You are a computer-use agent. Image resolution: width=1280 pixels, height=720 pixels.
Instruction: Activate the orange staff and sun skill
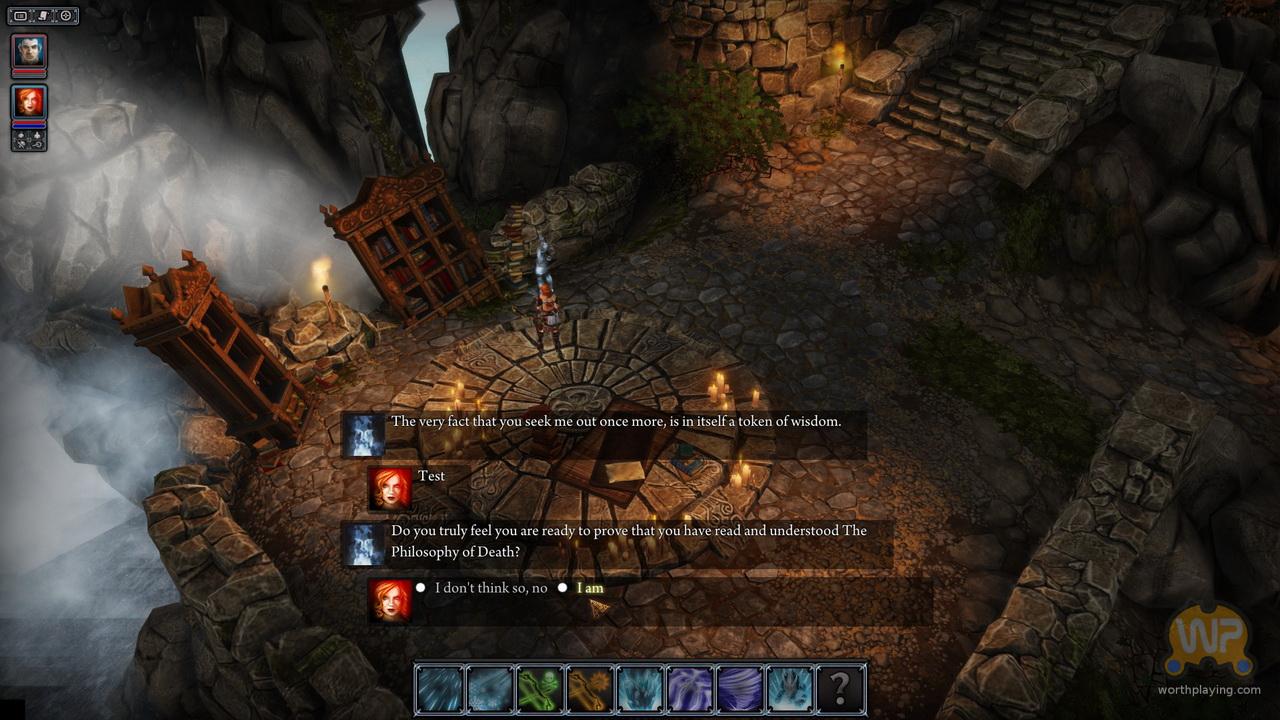(590, 689)
